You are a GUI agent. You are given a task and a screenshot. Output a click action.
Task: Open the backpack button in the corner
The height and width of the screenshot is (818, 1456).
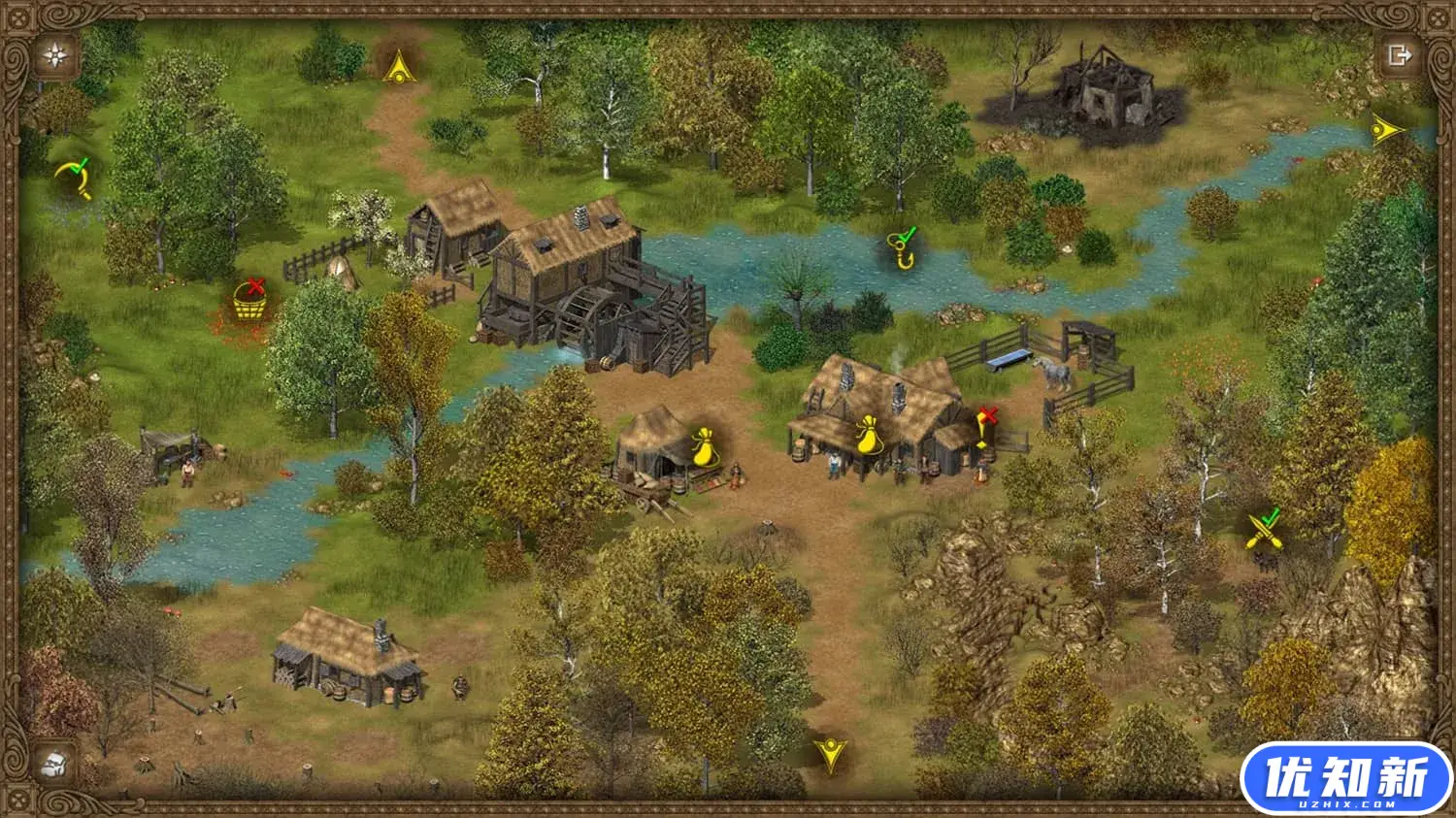tap(55, 763)
